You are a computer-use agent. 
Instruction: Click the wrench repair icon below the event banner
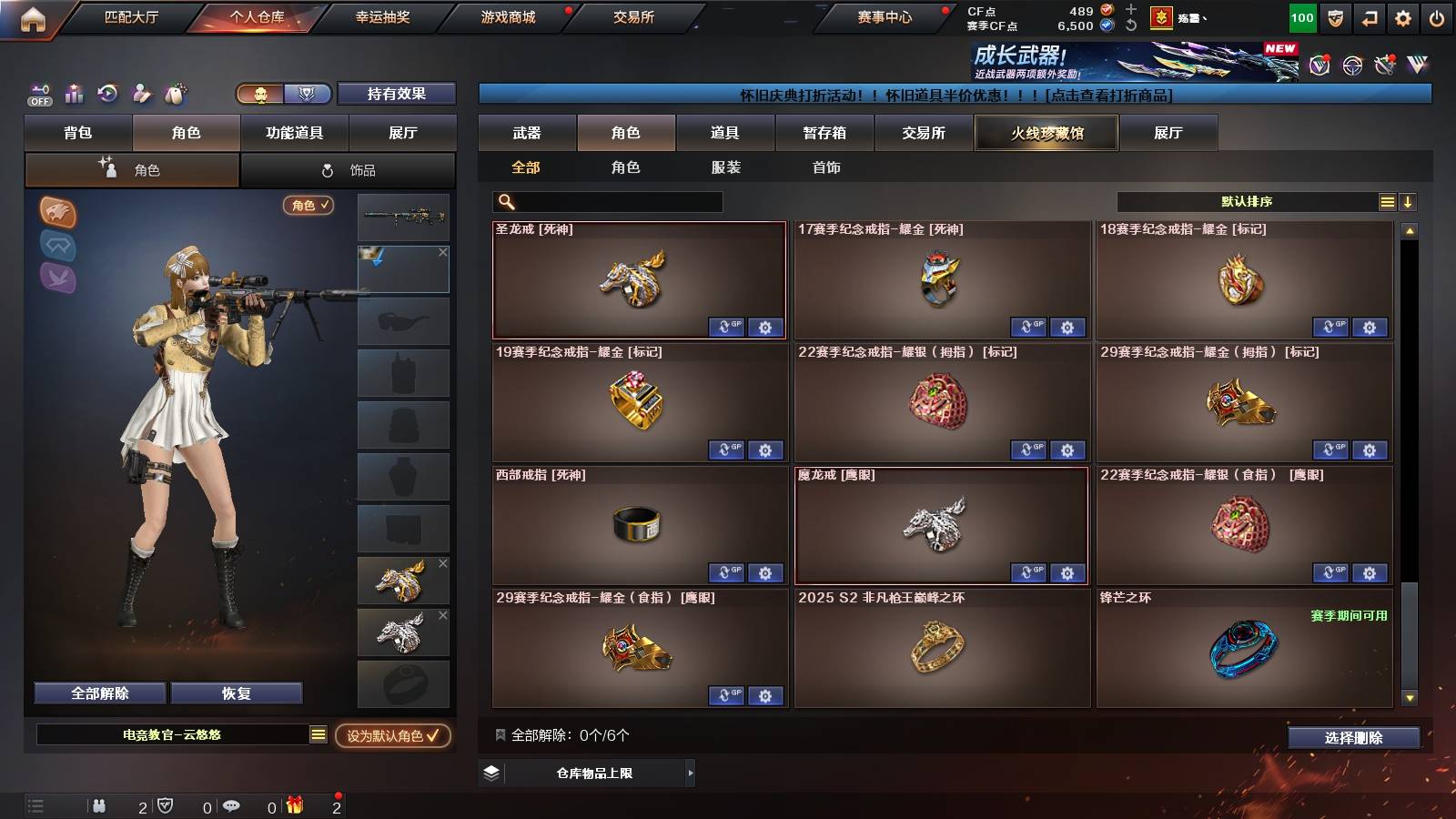pos(1385,64)
